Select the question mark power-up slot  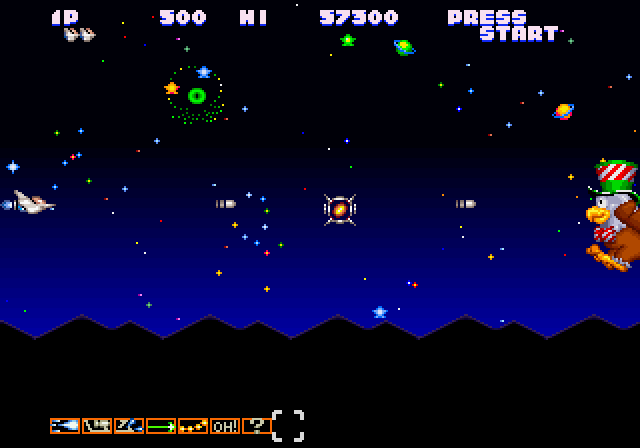tap(256, 425)
